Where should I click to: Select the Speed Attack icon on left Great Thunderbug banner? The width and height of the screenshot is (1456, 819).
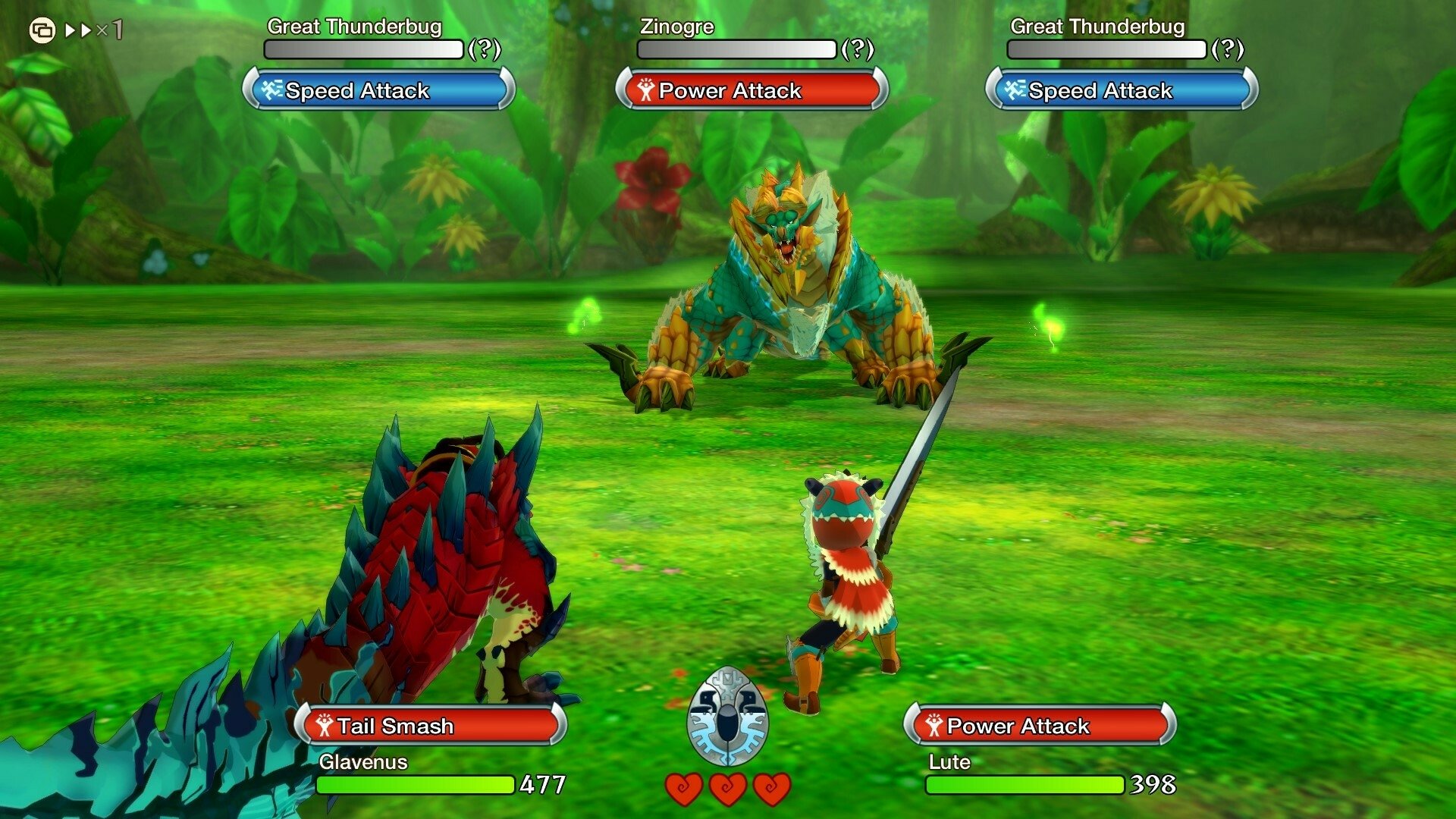[272, 91]
